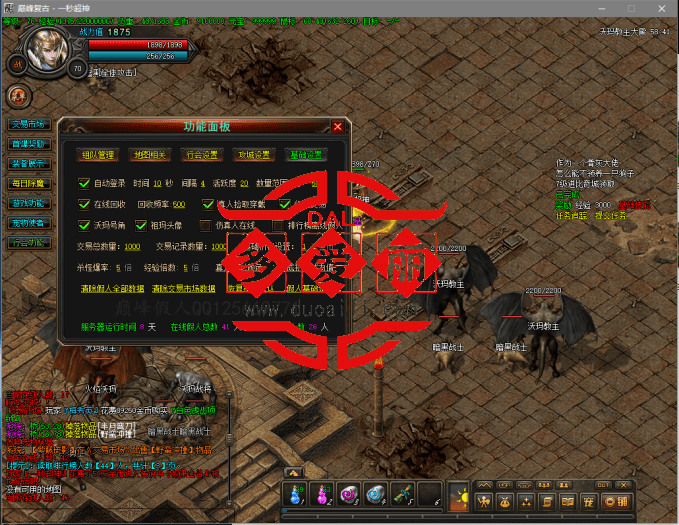Image resolution: width=679 pixels, height=525 pixels.
Task: Close the 功能面板 panel
Action: (x=338, y=127)
